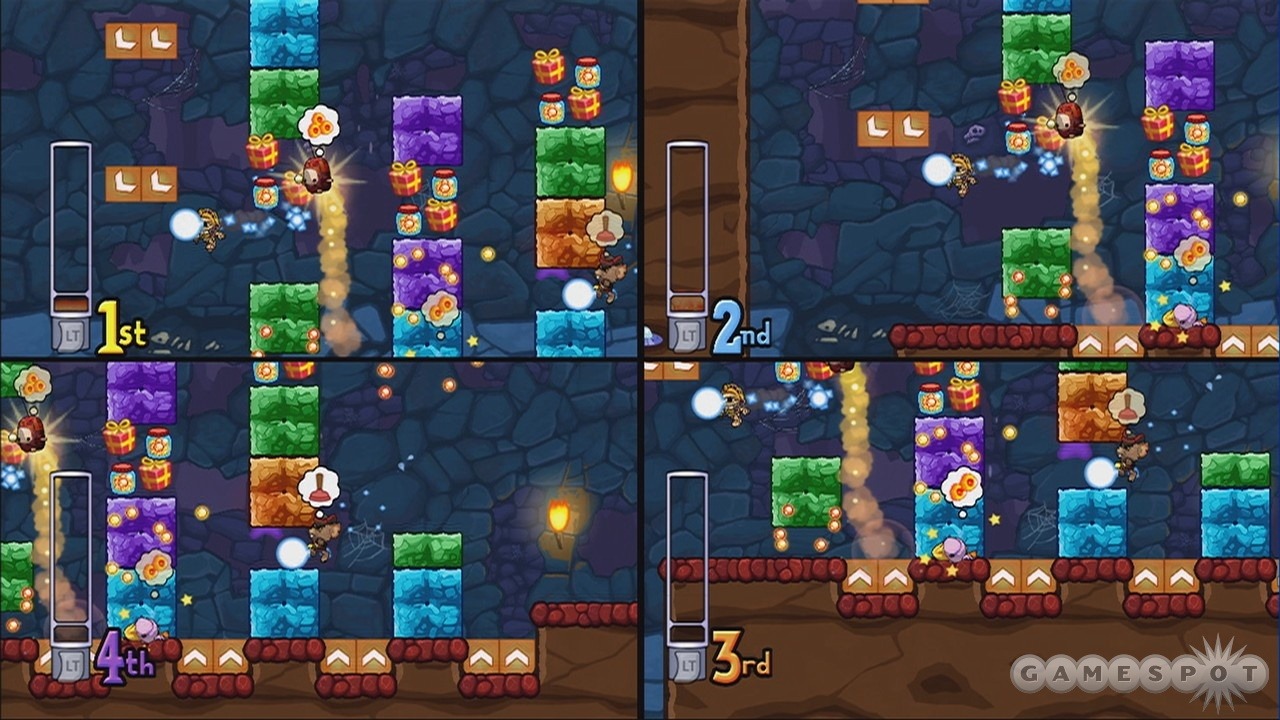Click the skull icon in player 2's screen

coord(973,133)
